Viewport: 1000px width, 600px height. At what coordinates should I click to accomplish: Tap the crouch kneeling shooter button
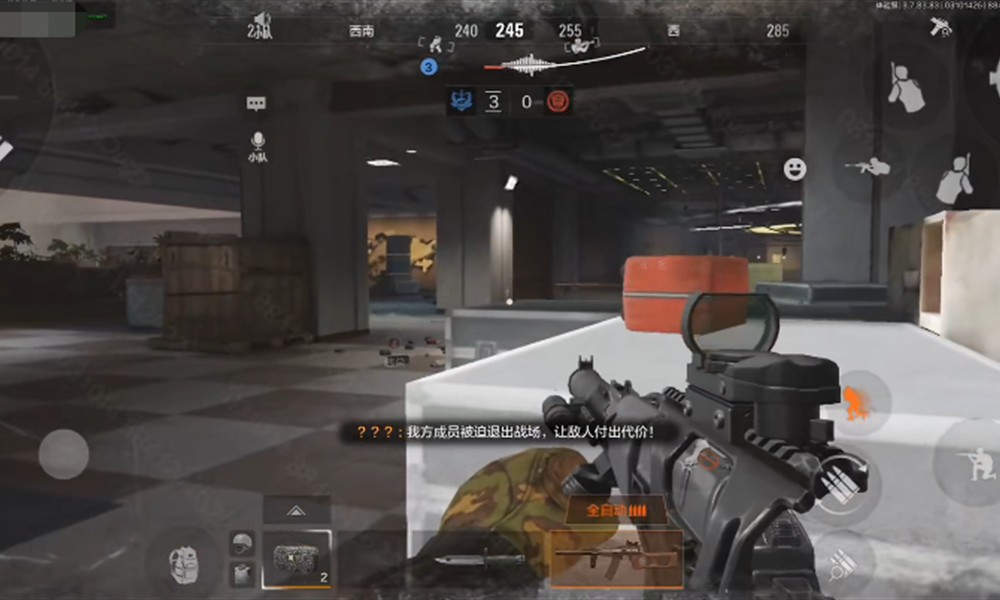point(968,462)
